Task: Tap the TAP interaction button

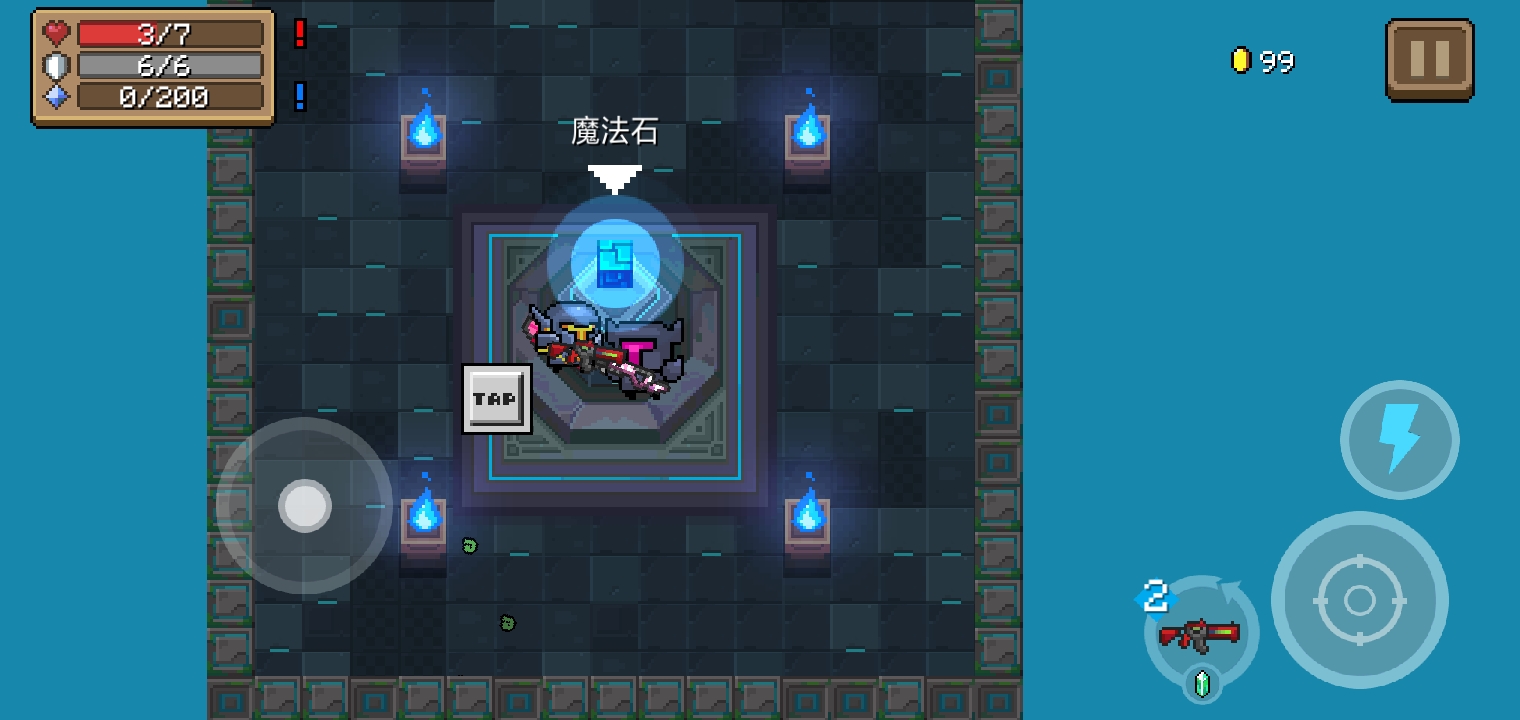Action: pos(496,399)
